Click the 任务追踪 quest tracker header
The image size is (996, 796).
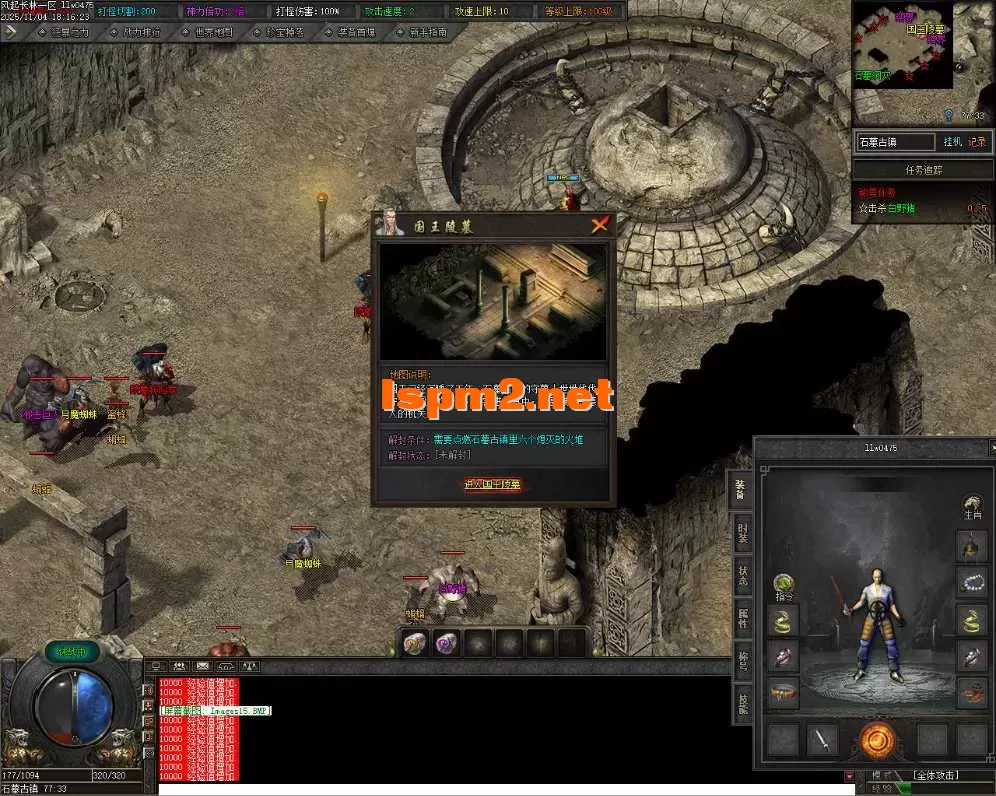click(922, 170)
